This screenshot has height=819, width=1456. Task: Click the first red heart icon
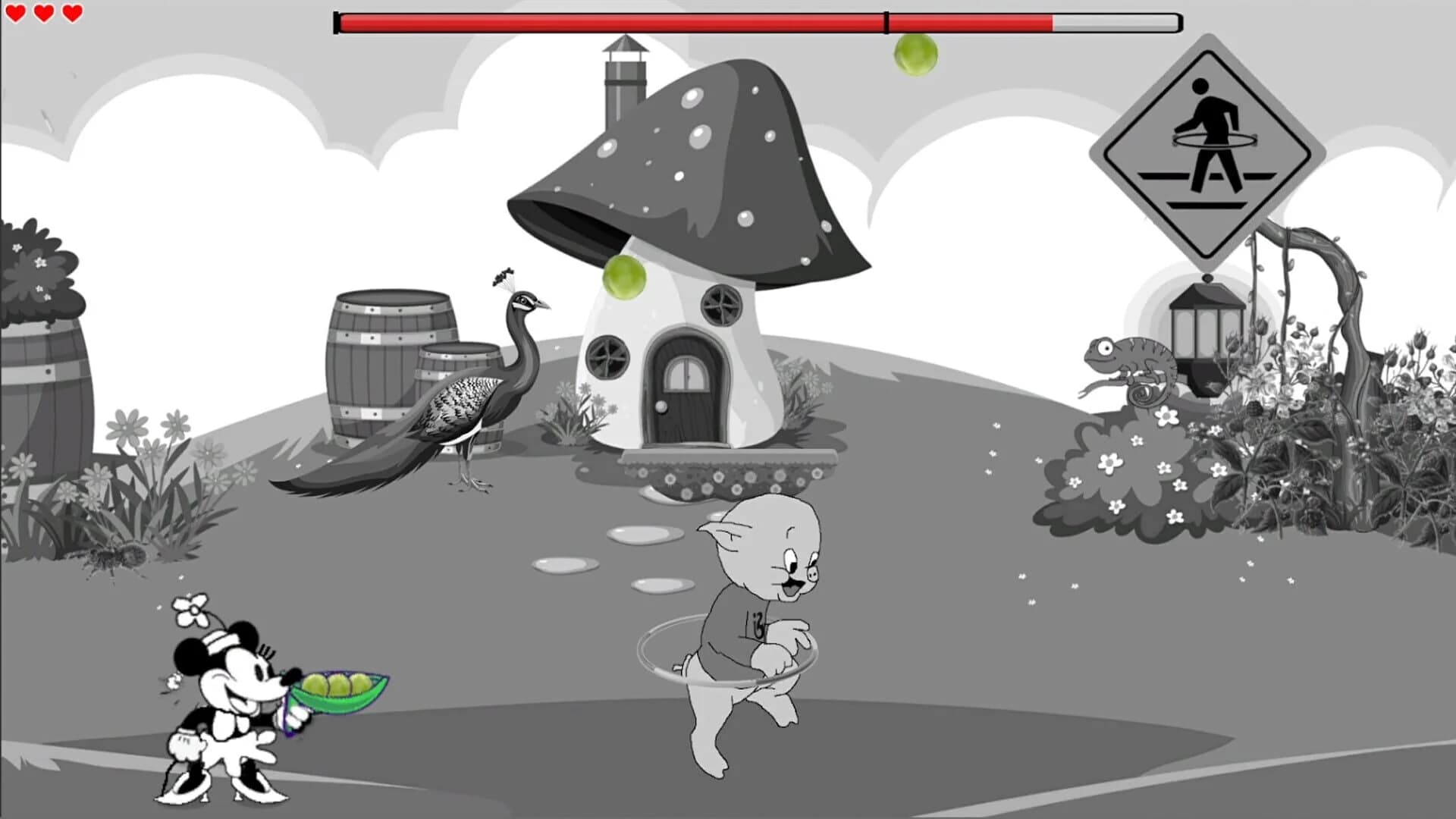pos(17,14)
